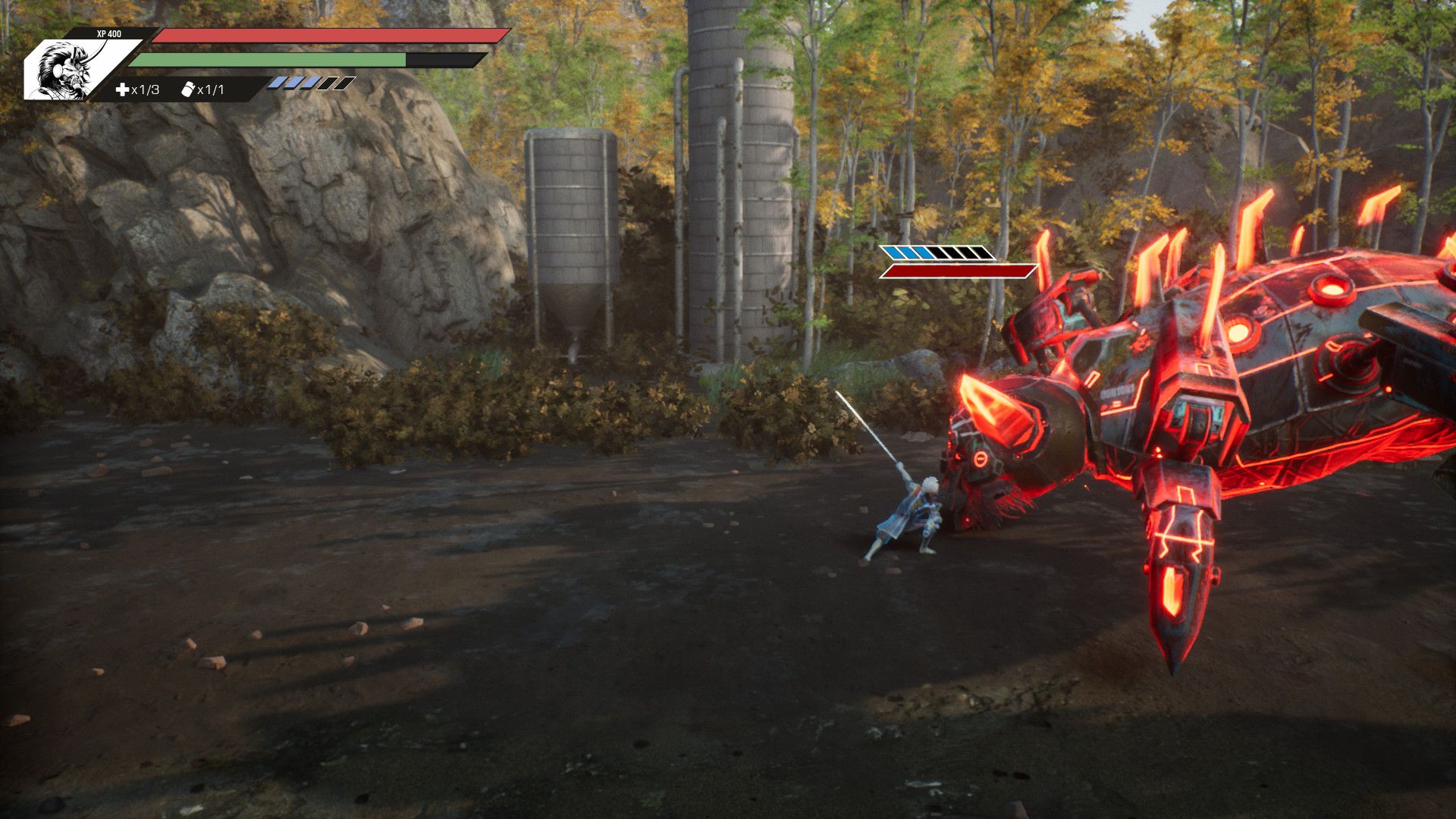Select the healing cross item icon
The width and height of the screenshot is (1456, 819).
pyautogui.click(x=122, y=90)
